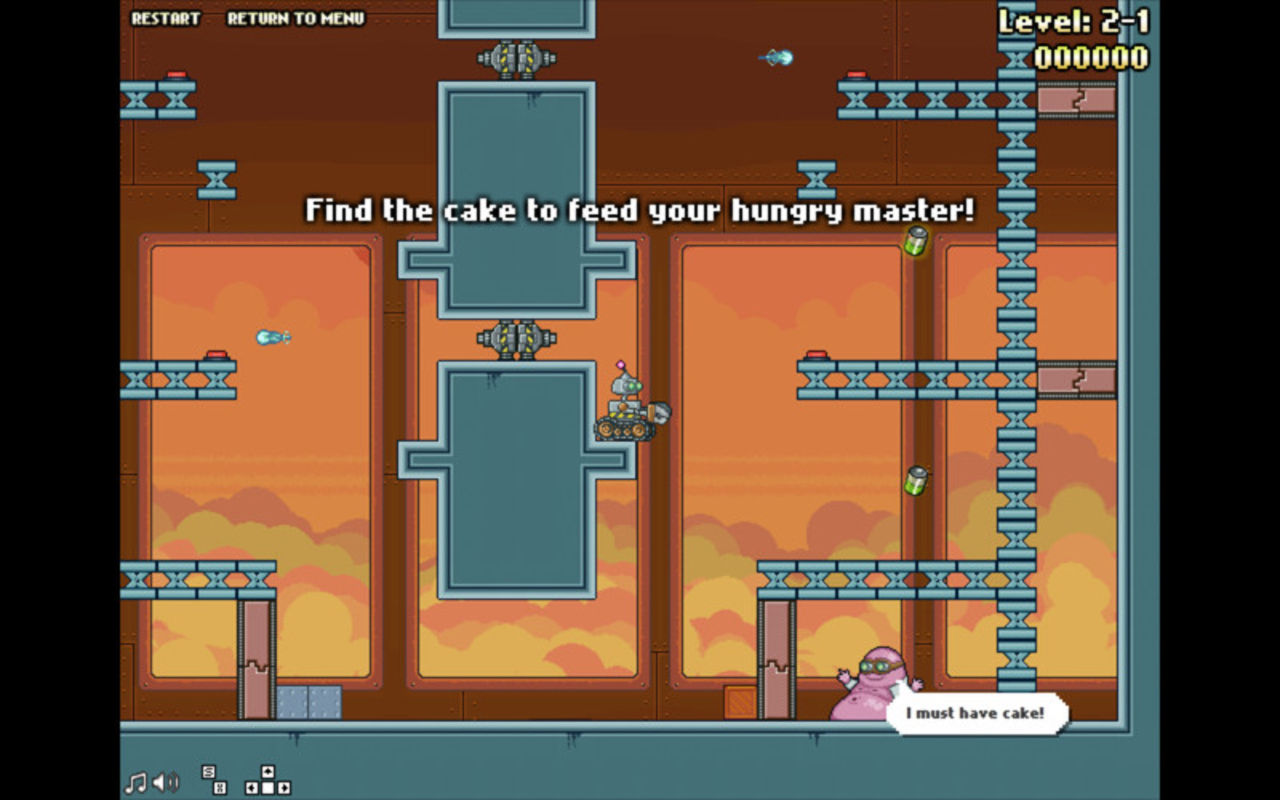Toggle the music note icon
1280x800 pixels.
(135, 782)
